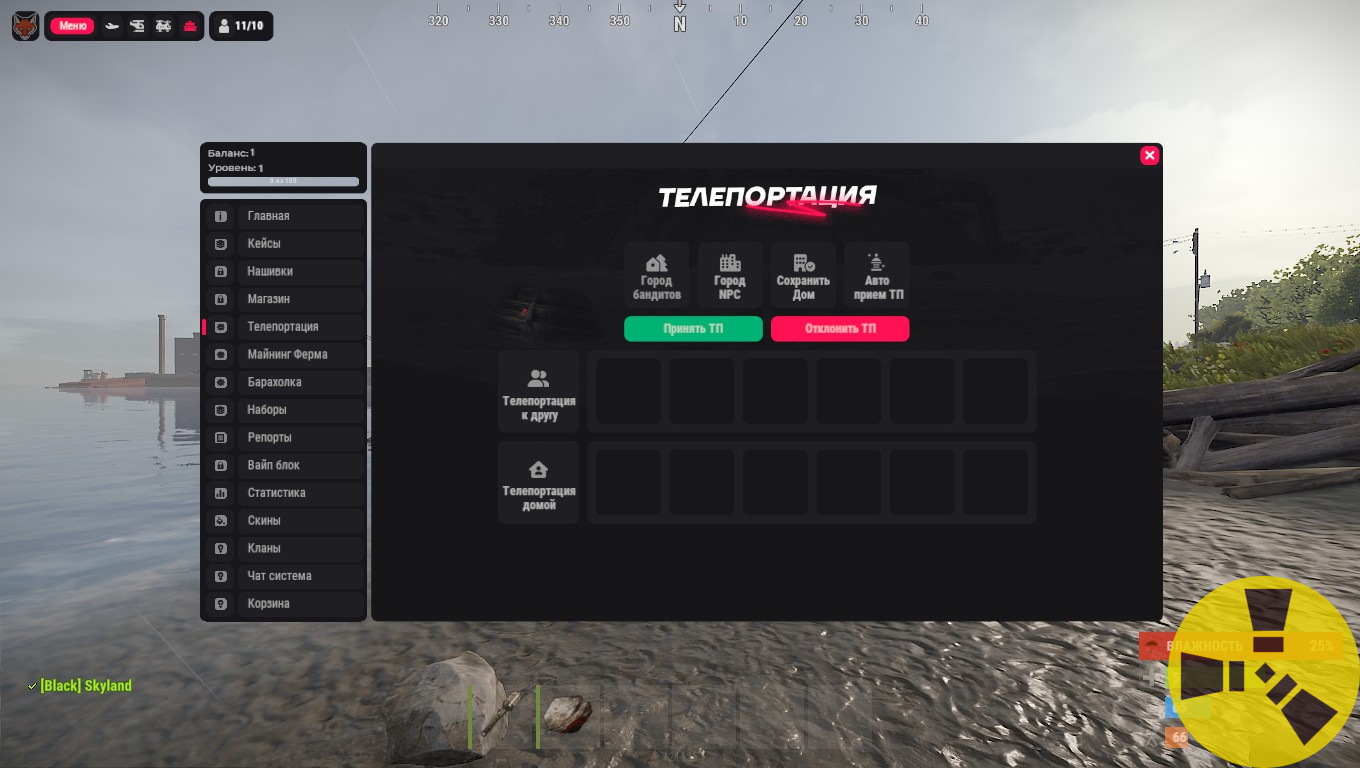
Task: Open the Репорты section
Action: click(x=284, y=438)
